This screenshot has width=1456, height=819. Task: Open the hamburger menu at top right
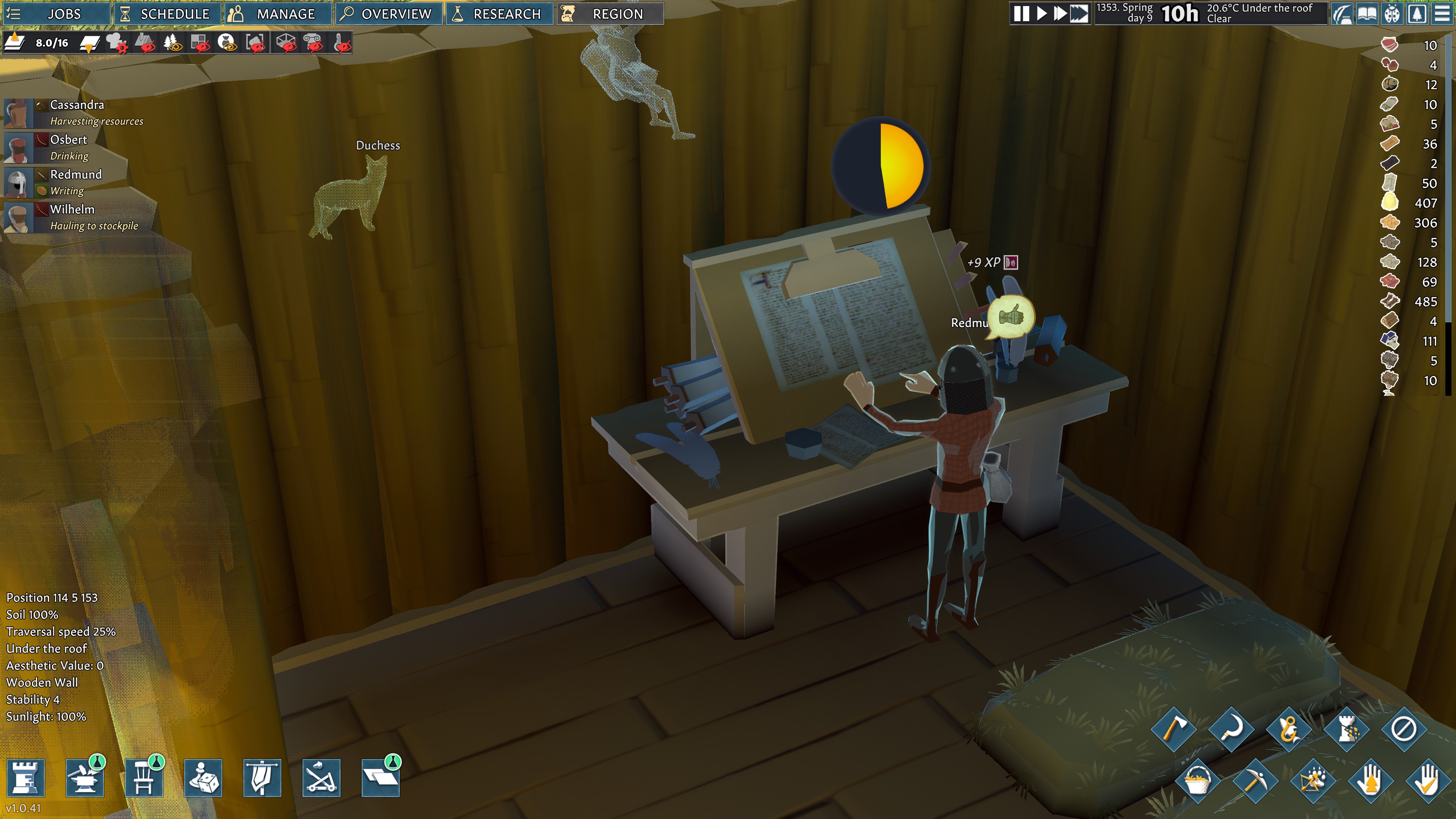[x=1442, y=14]
